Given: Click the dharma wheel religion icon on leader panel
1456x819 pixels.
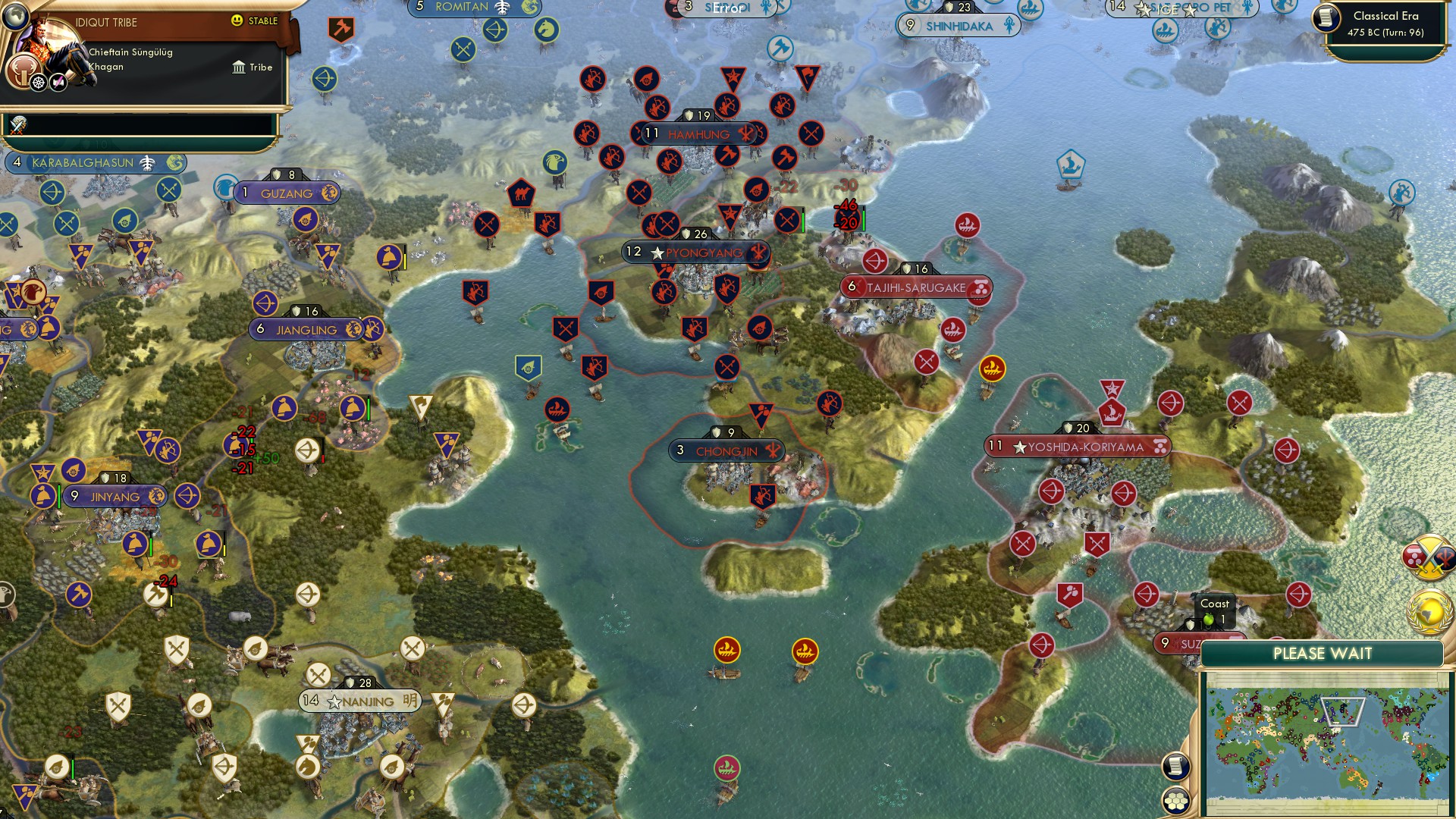Looking at the screenshot, I should (x=37, y=82).
